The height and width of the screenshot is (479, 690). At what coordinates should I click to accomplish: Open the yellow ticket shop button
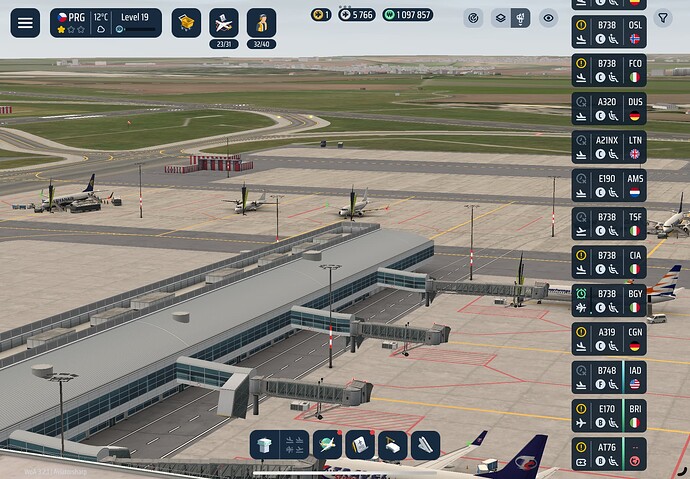tap(186, 23)
